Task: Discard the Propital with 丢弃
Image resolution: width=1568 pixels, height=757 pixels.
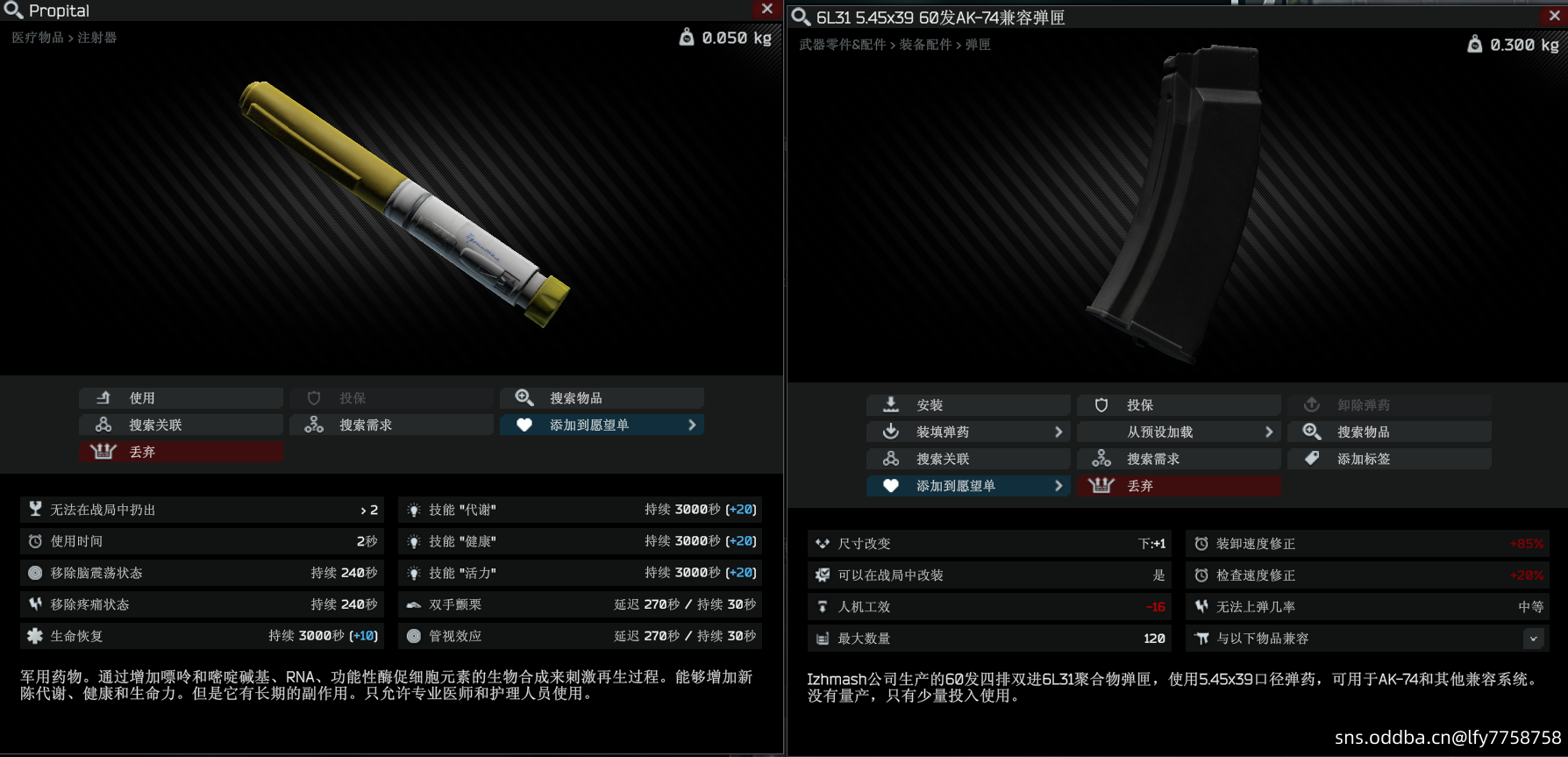Action: click(181, 452)
